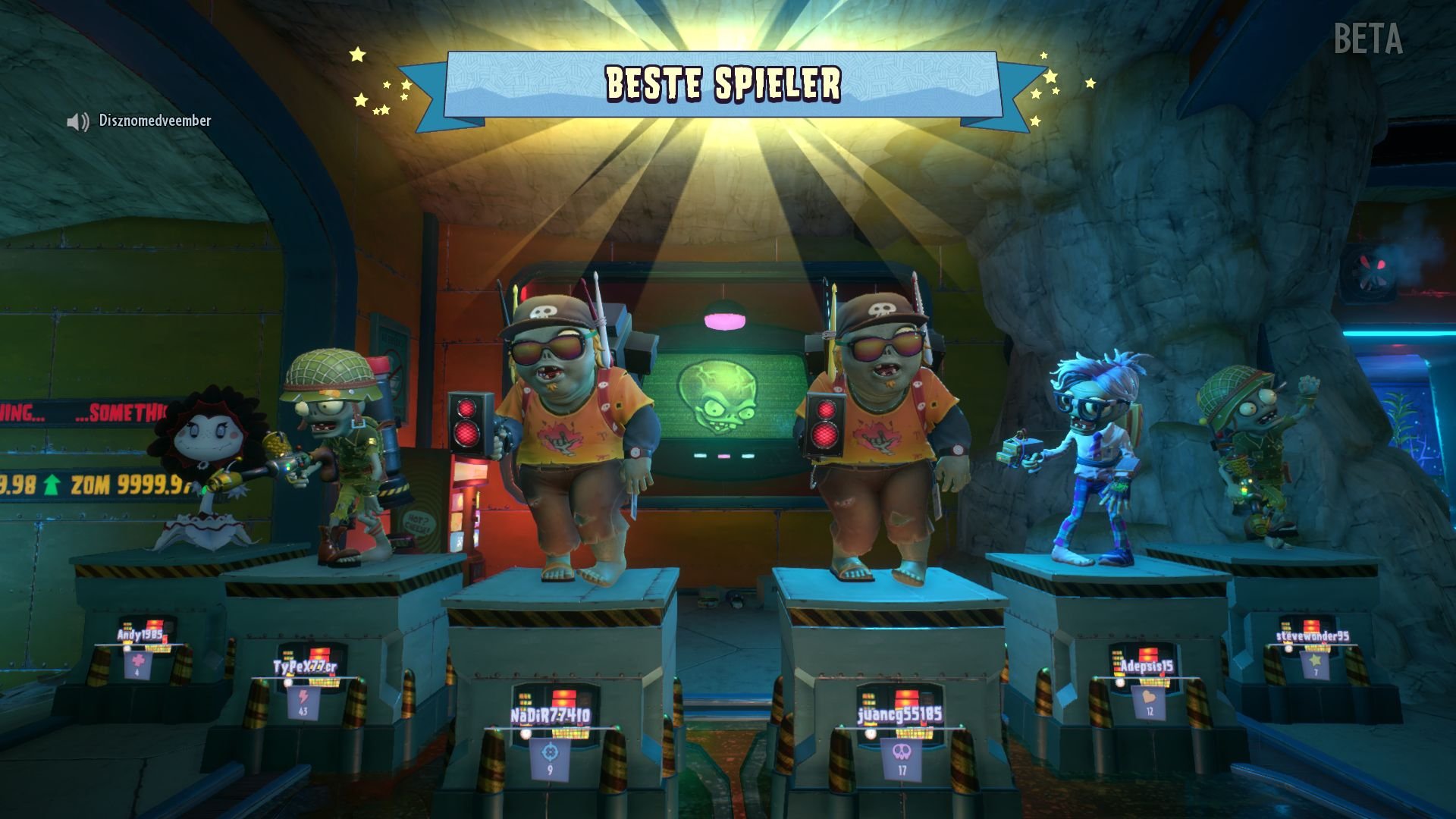This screenshot has height=819, width=1456.
Task: Select the heart badge under Adepsis15
Action: 1149,696
